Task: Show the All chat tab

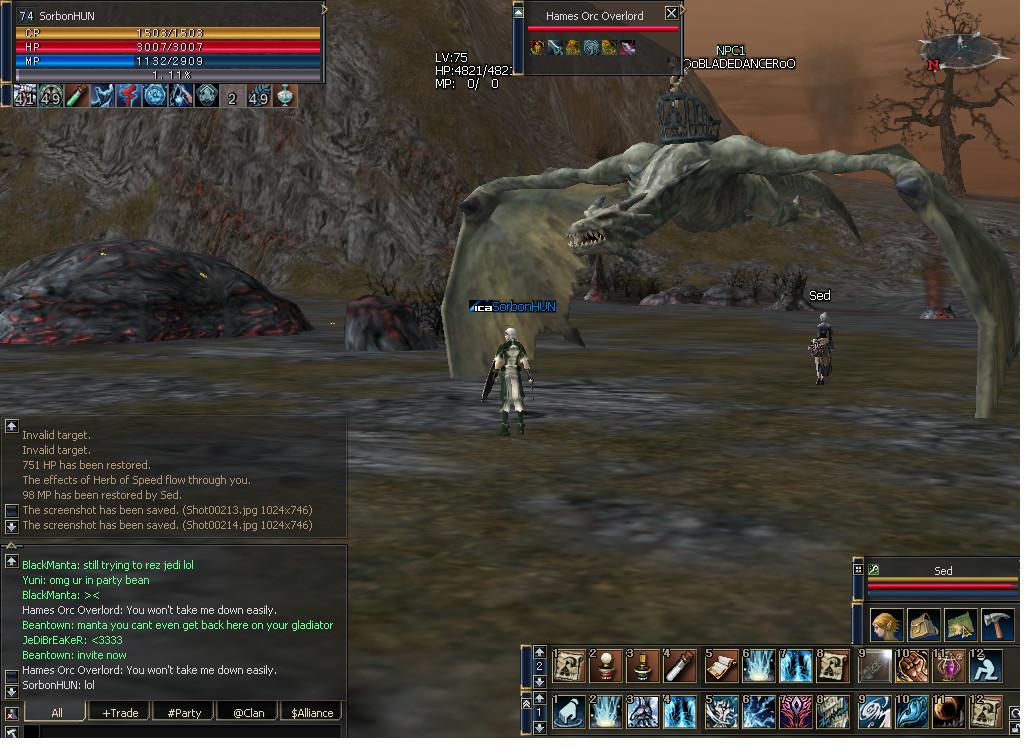Action: (x=57, y=712)
